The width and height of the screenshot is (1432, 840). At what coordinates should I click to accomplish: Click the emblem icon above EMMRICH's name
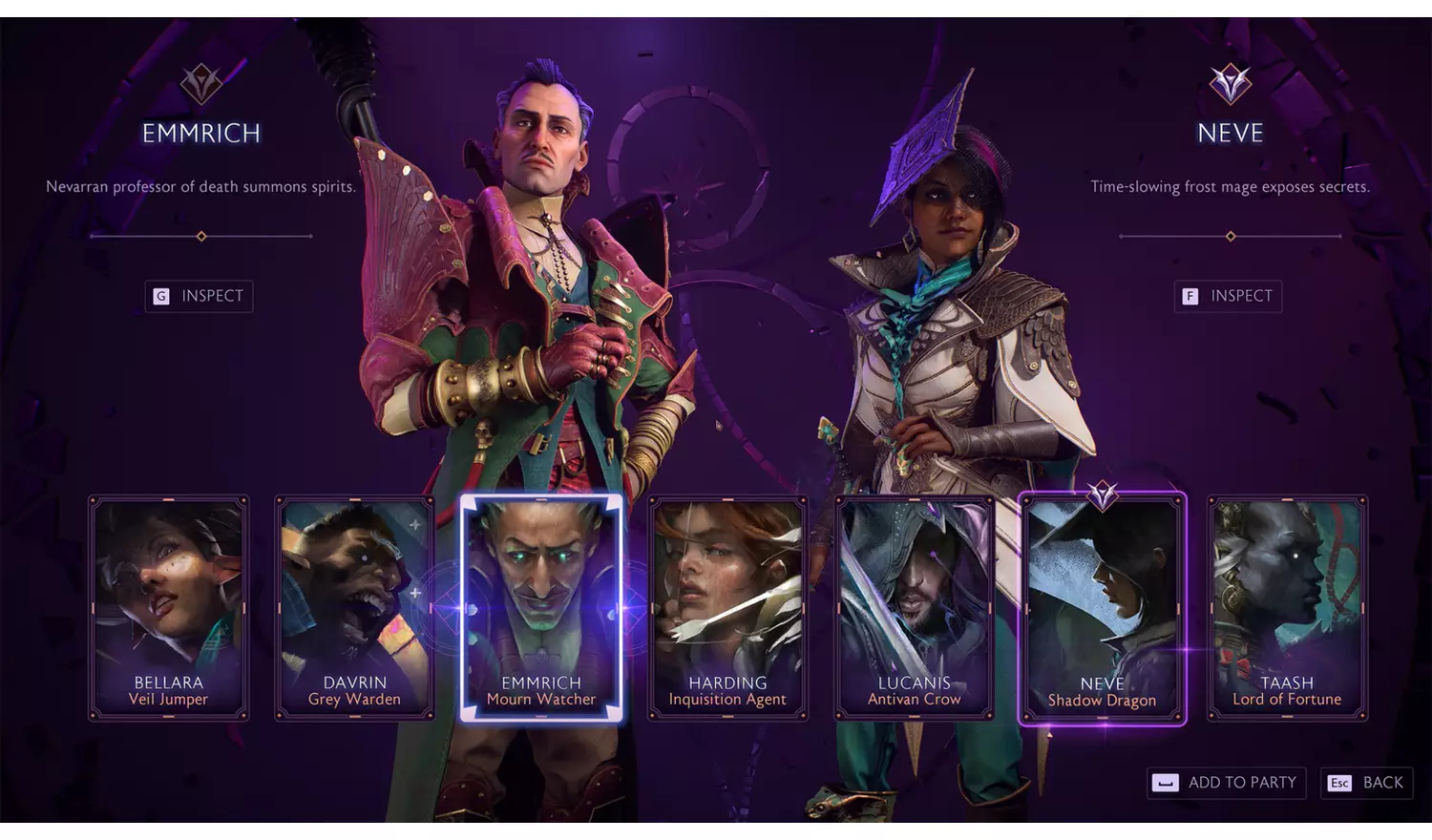200,84
